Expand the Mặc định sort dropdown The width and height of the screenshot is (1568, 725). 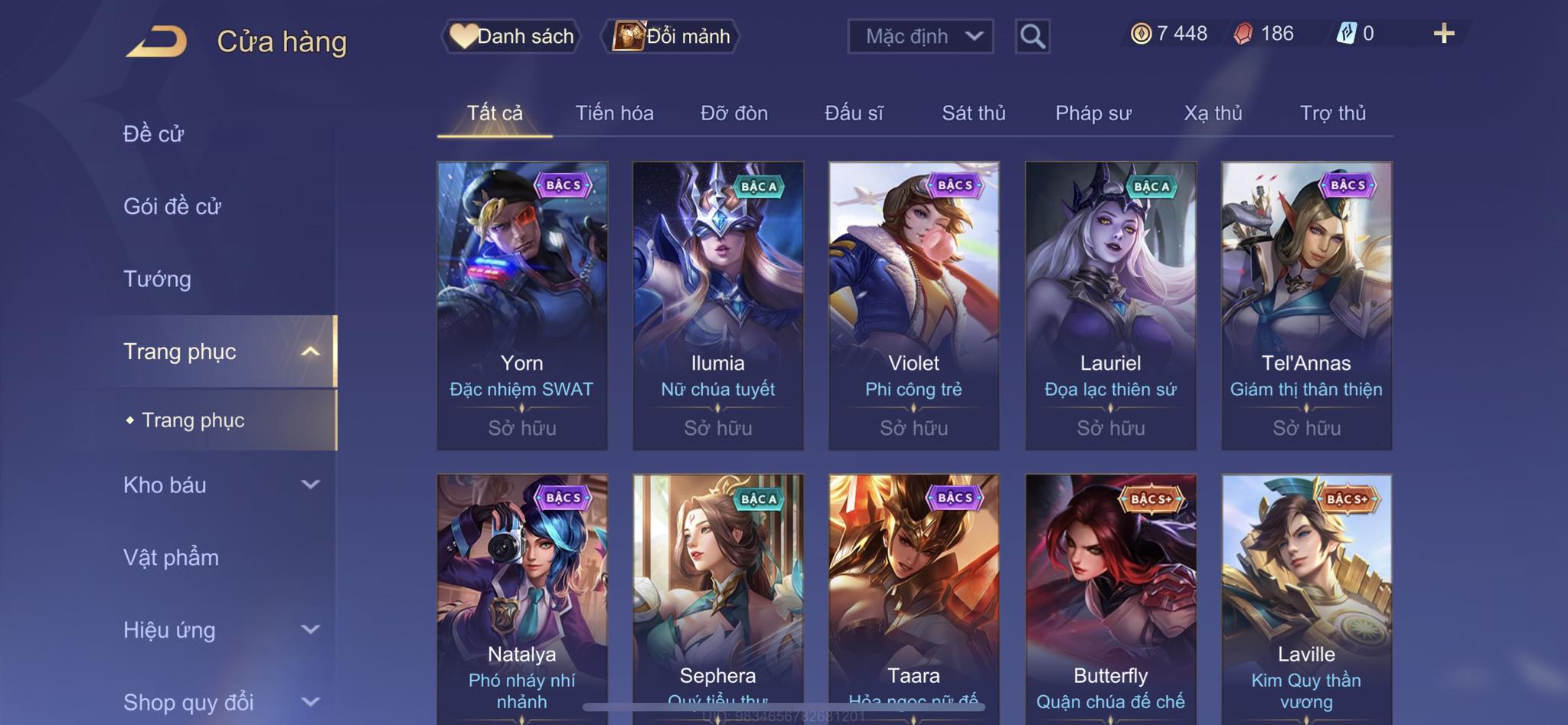(x=920, y=36)
